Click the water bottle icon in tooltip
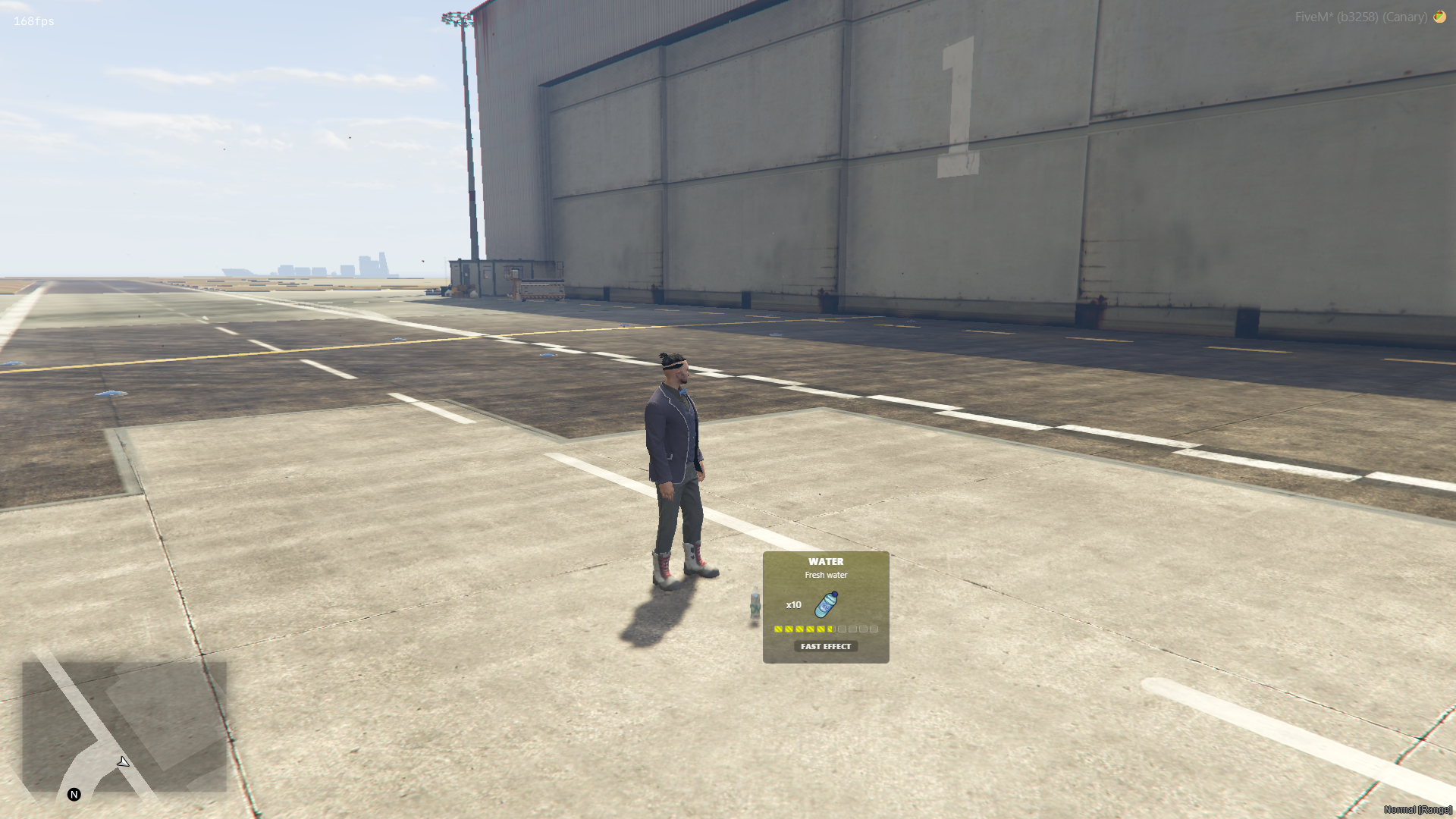Image resolution: width=1456 pixels, height=819 pixels. click(826, 604)
